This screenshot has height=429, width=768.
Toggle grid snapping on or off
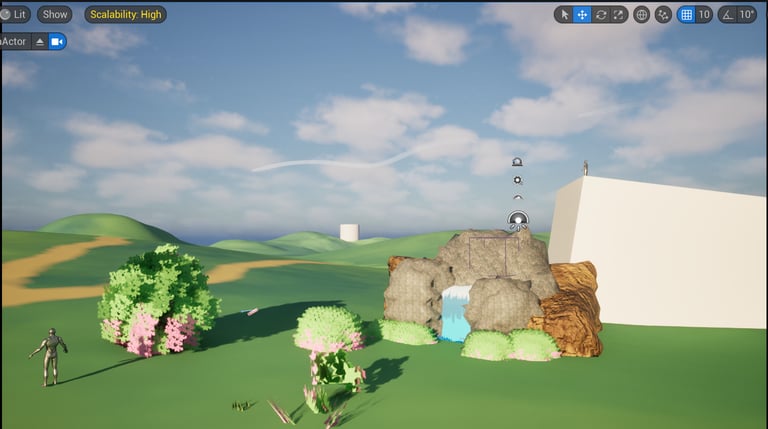686,15
